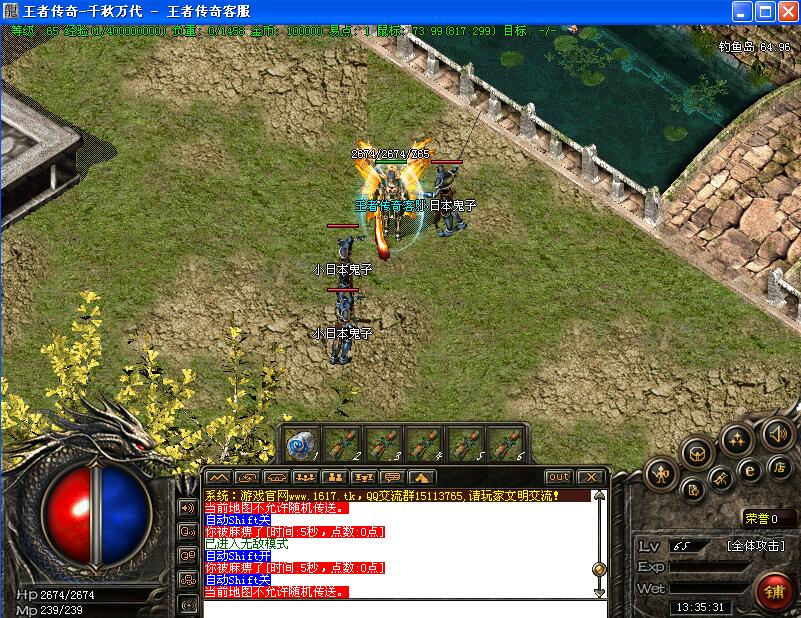Open the skills sparkle icon
Screen dimensions: 801x618
click(737, 439)
